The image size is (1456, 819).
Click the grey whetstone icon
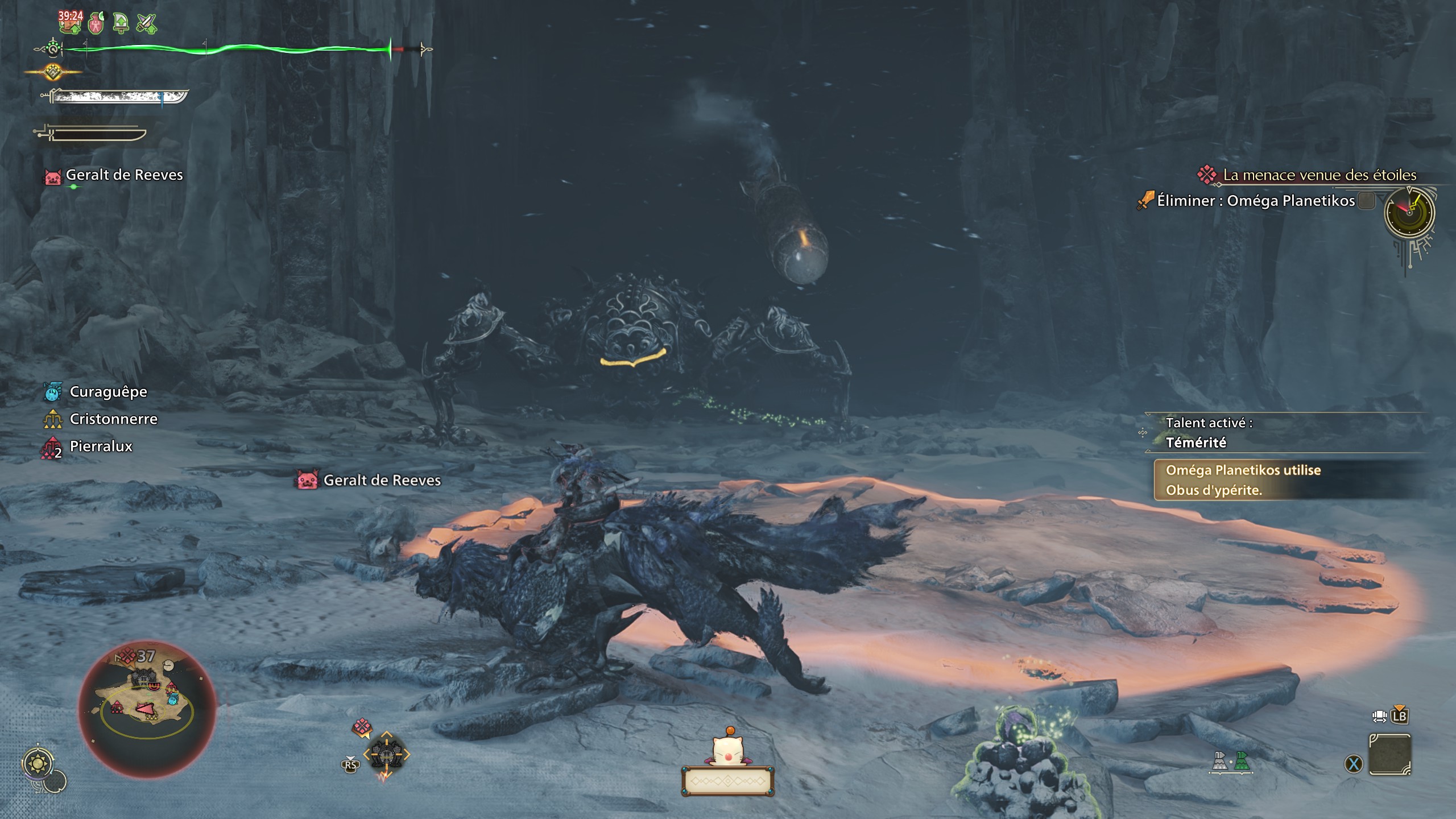1219,761
